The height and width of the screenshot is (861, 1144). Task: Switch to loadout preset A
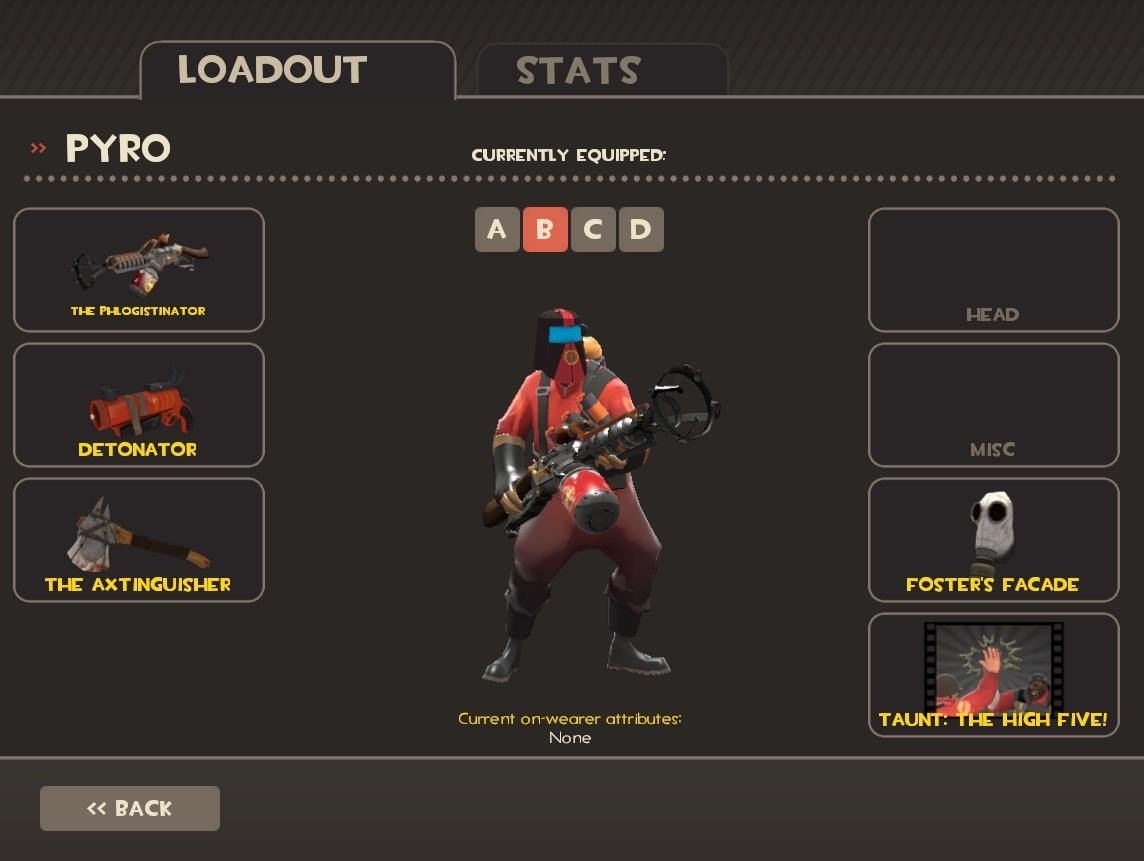coord(497,230)
